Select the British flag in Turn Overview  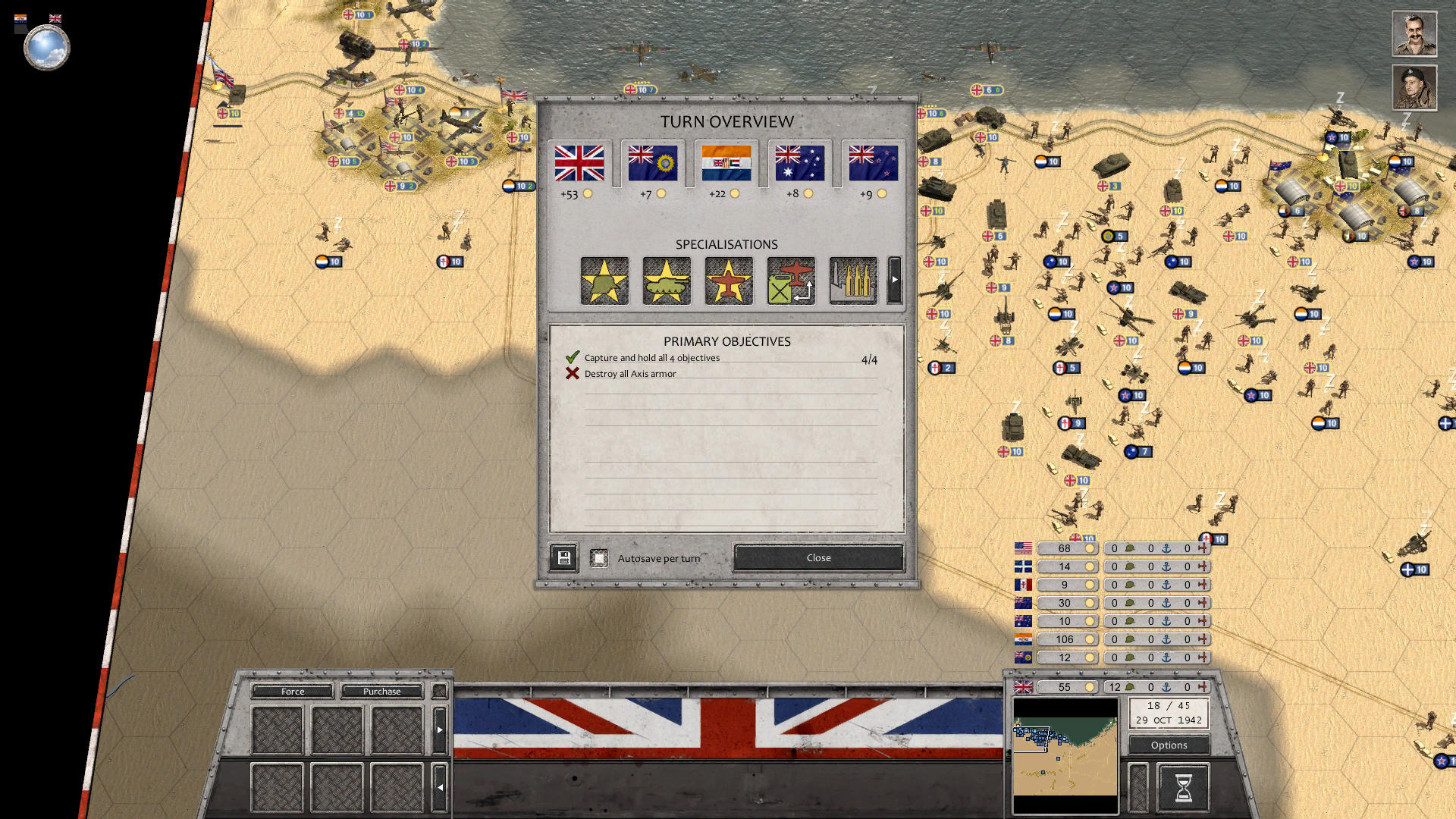581,163
